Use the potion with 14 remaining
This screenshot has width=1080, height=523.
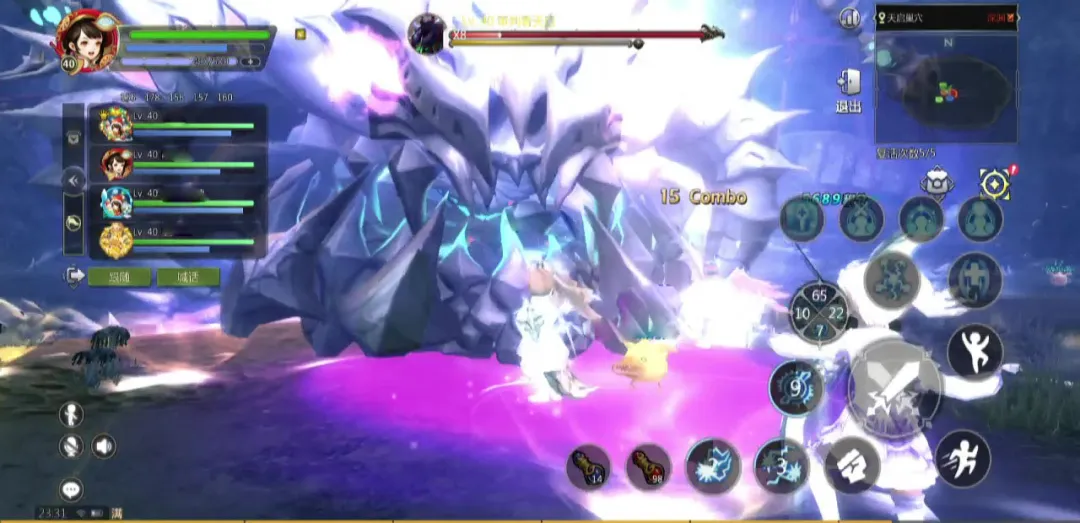point(589,467)
